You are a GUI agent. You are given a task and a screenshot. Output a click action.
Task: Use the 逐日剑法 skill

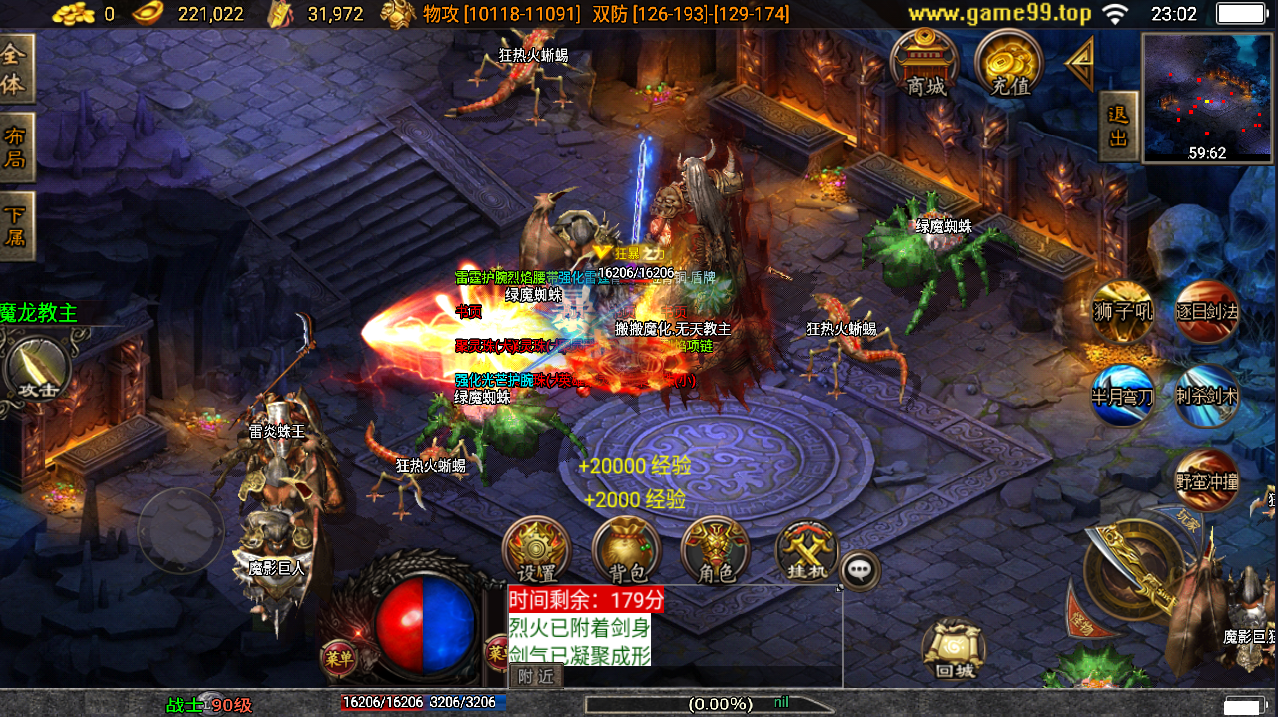click(x=1206, y=312)
